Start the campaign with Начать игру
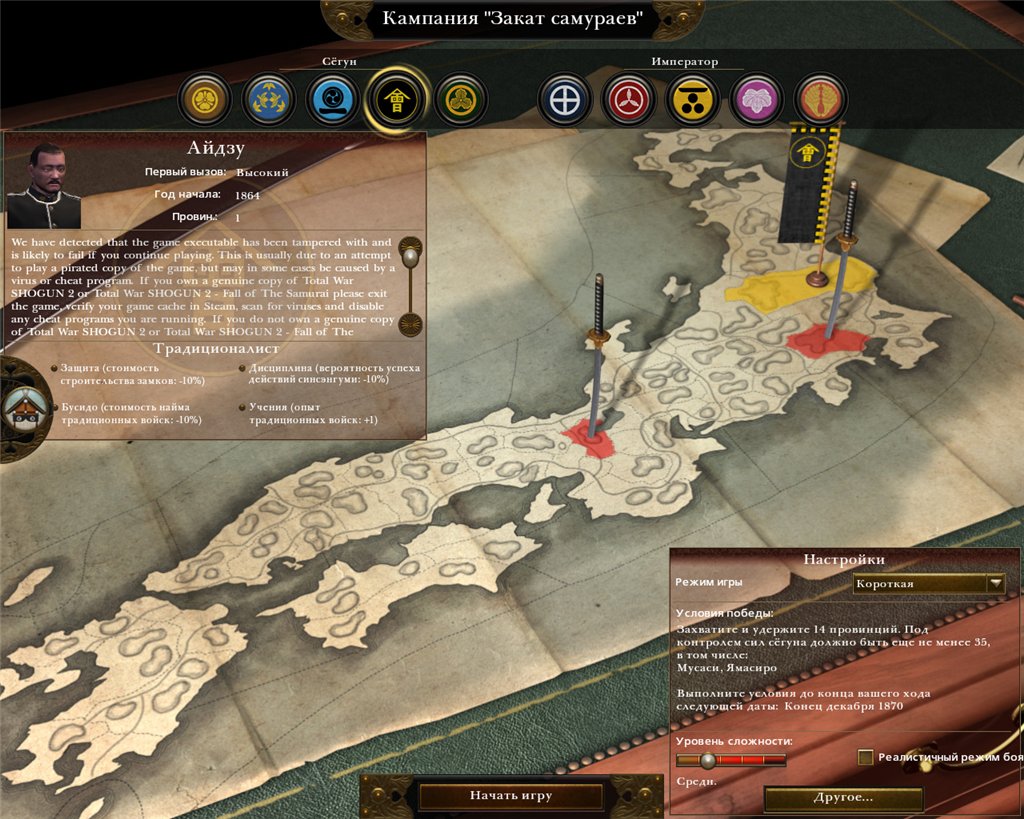Viewport: 1024px width, 819px height. coord(510,796)
